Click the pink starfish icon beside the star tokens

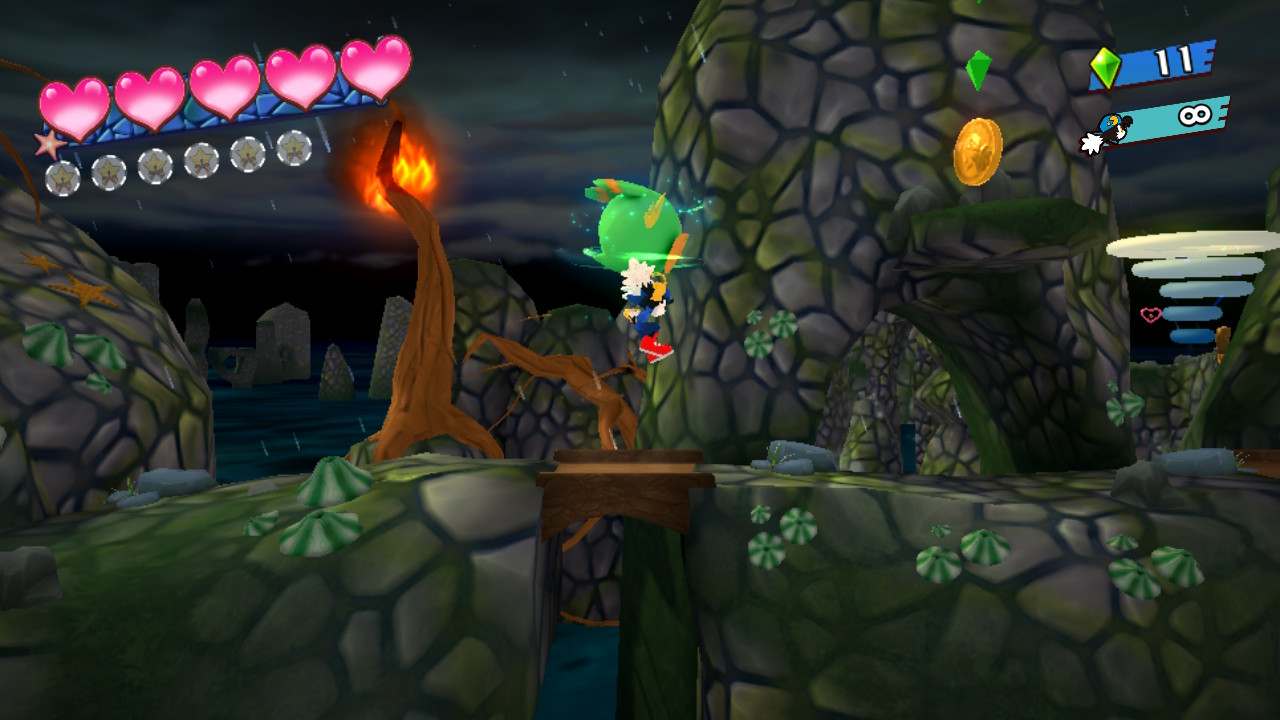pos(48,144)
